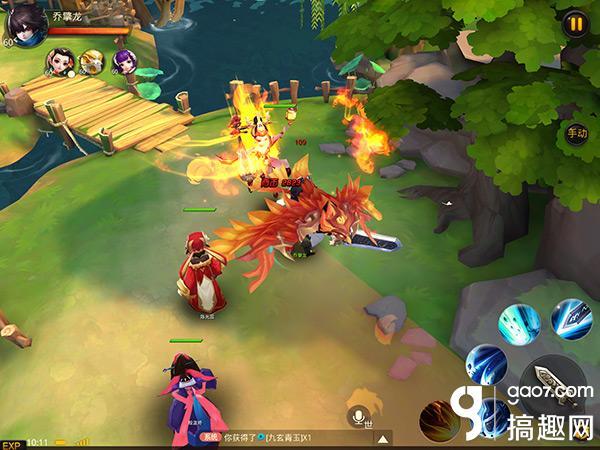
Task: Select the golden beast companion portrait
Action: 92,63
